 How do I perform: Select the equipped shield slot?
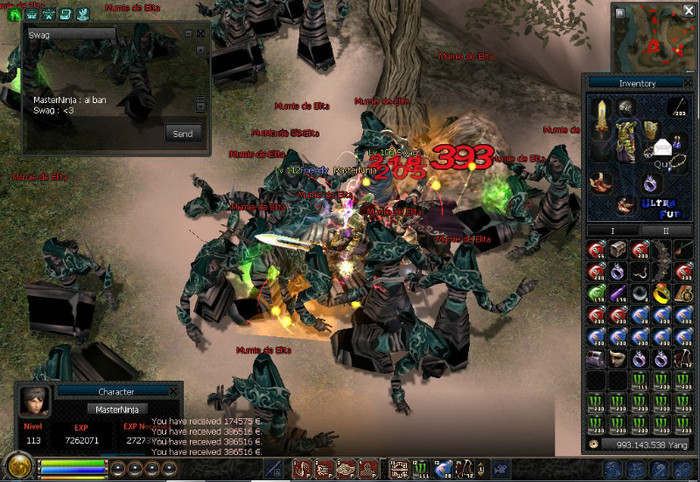pos(651,128)
